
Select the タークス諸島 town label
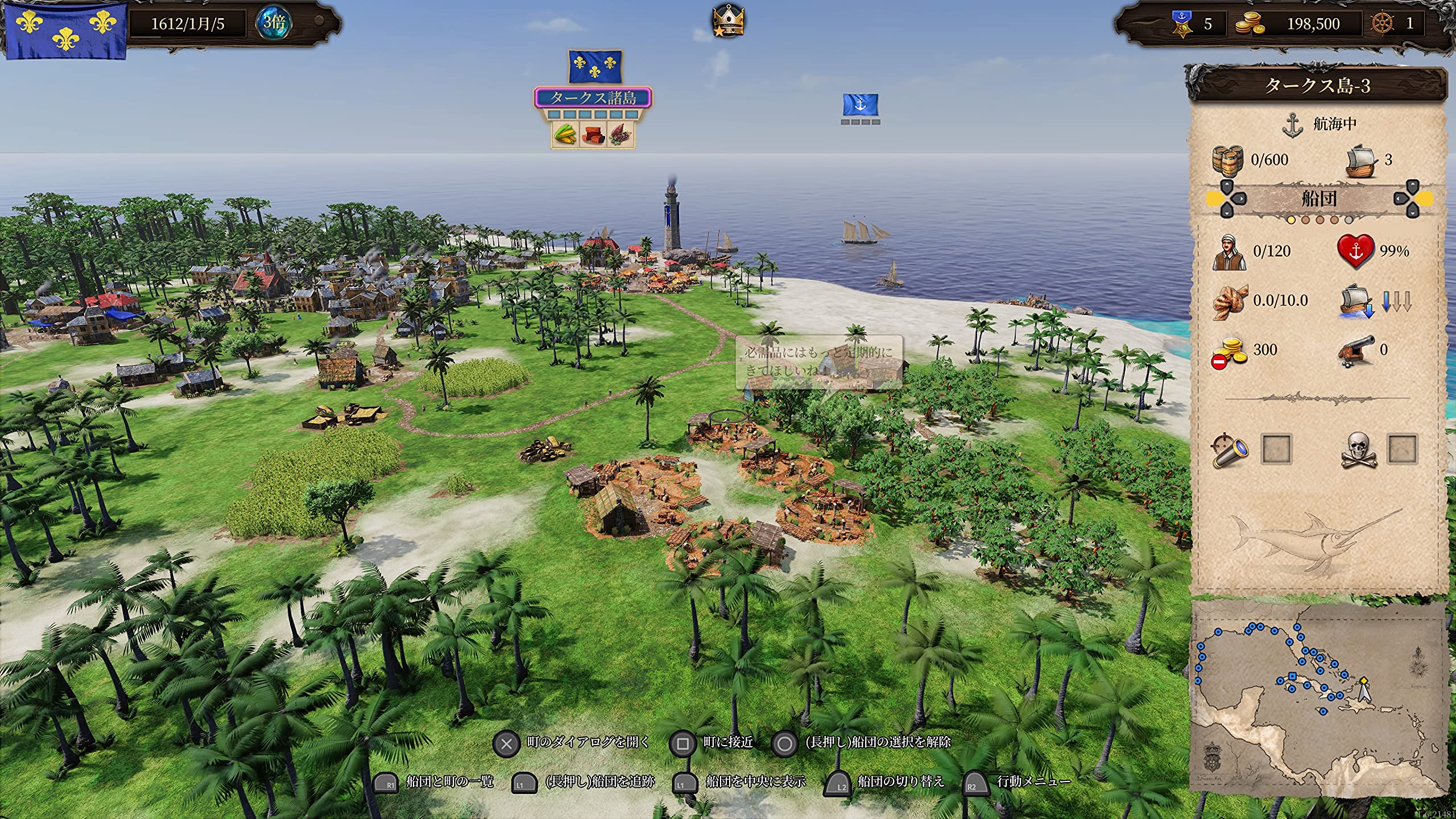click(593, 98)
